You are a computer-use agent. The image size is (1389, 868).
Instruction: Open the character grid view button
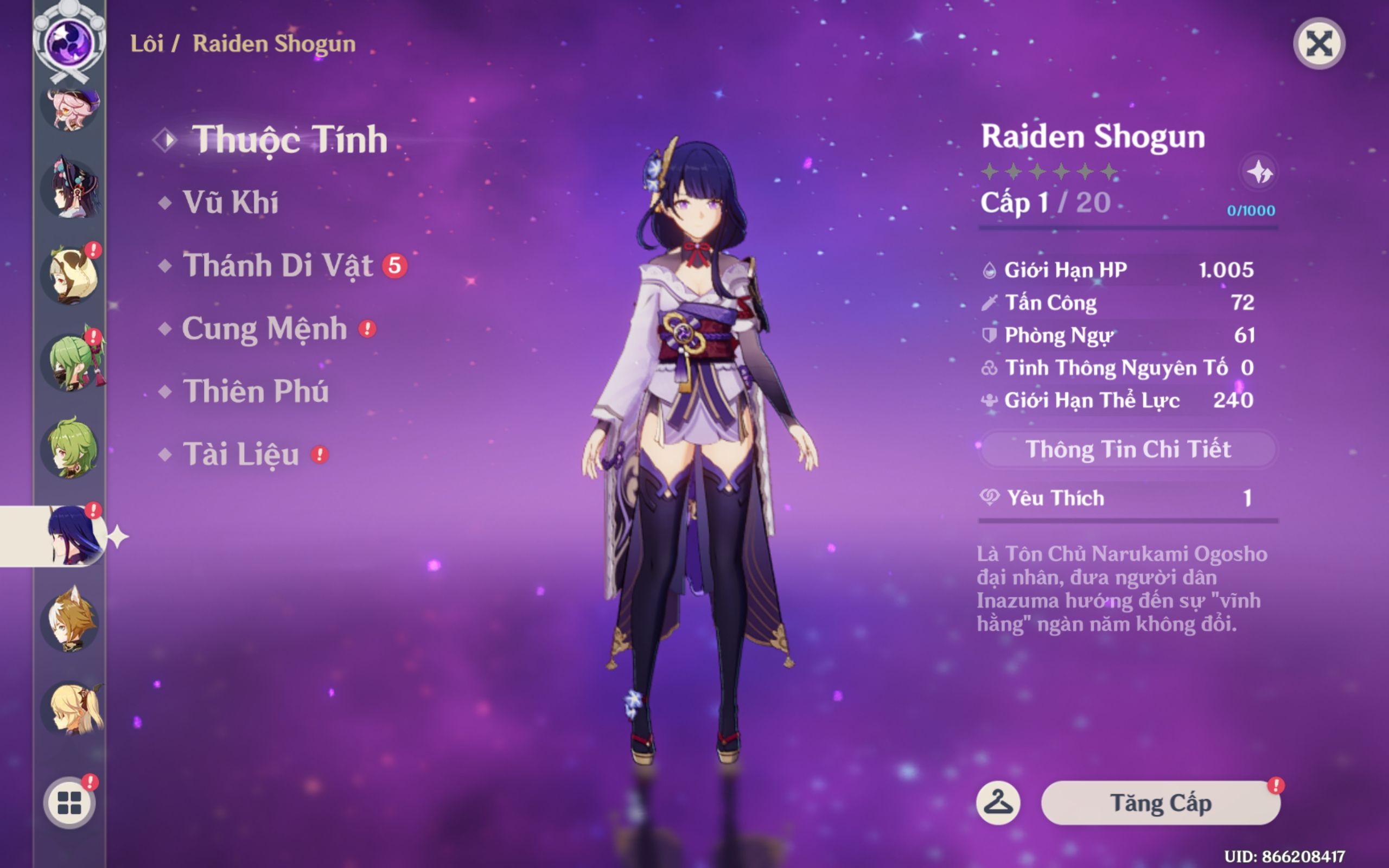(x=69, y=802)
